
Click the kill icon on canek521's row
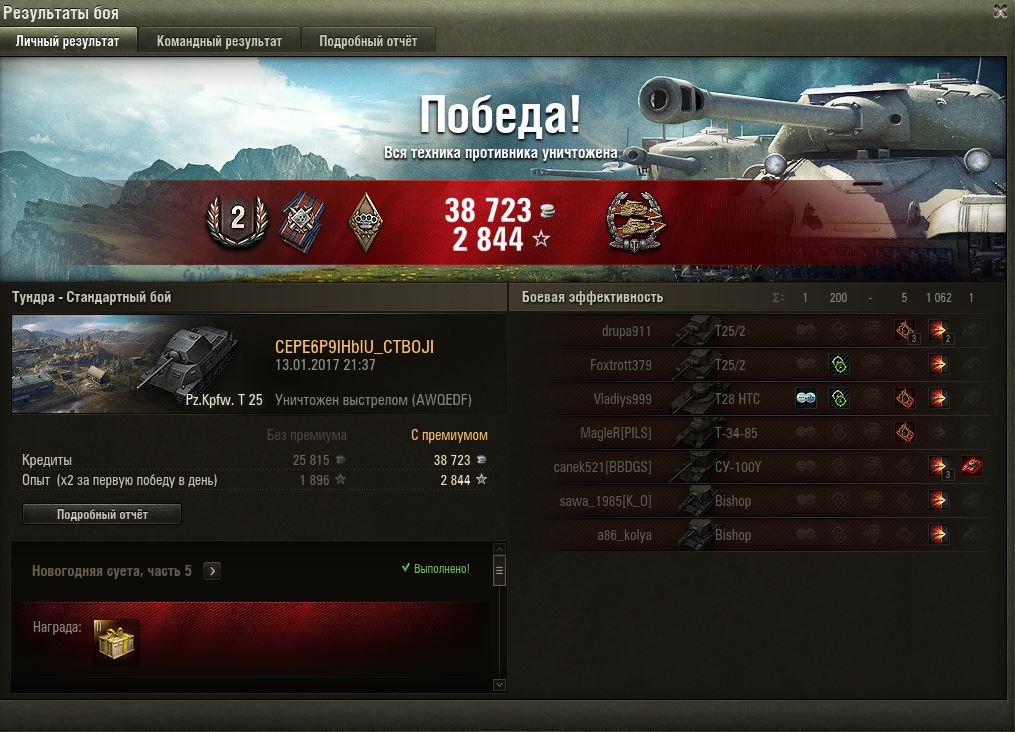pyautogui.click(x=971, y=467)
